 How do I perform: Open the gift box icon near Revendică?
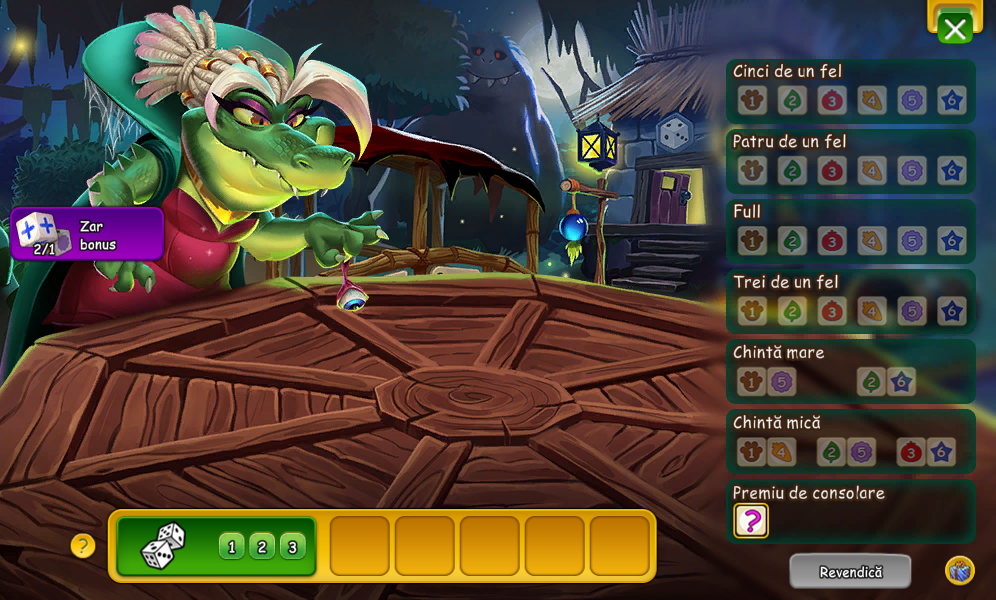click(959, 571)
